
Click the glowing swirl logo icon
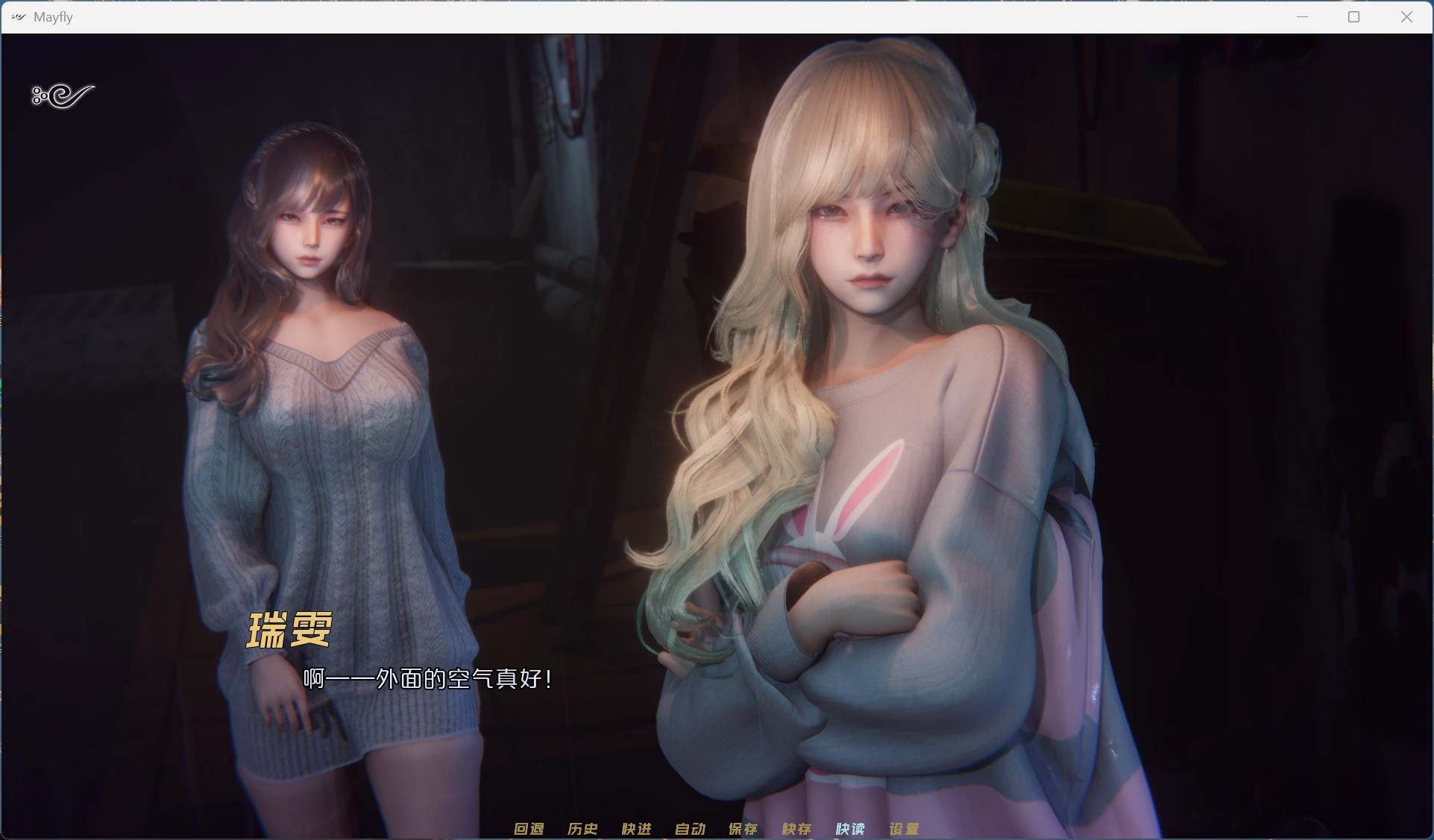63,95
